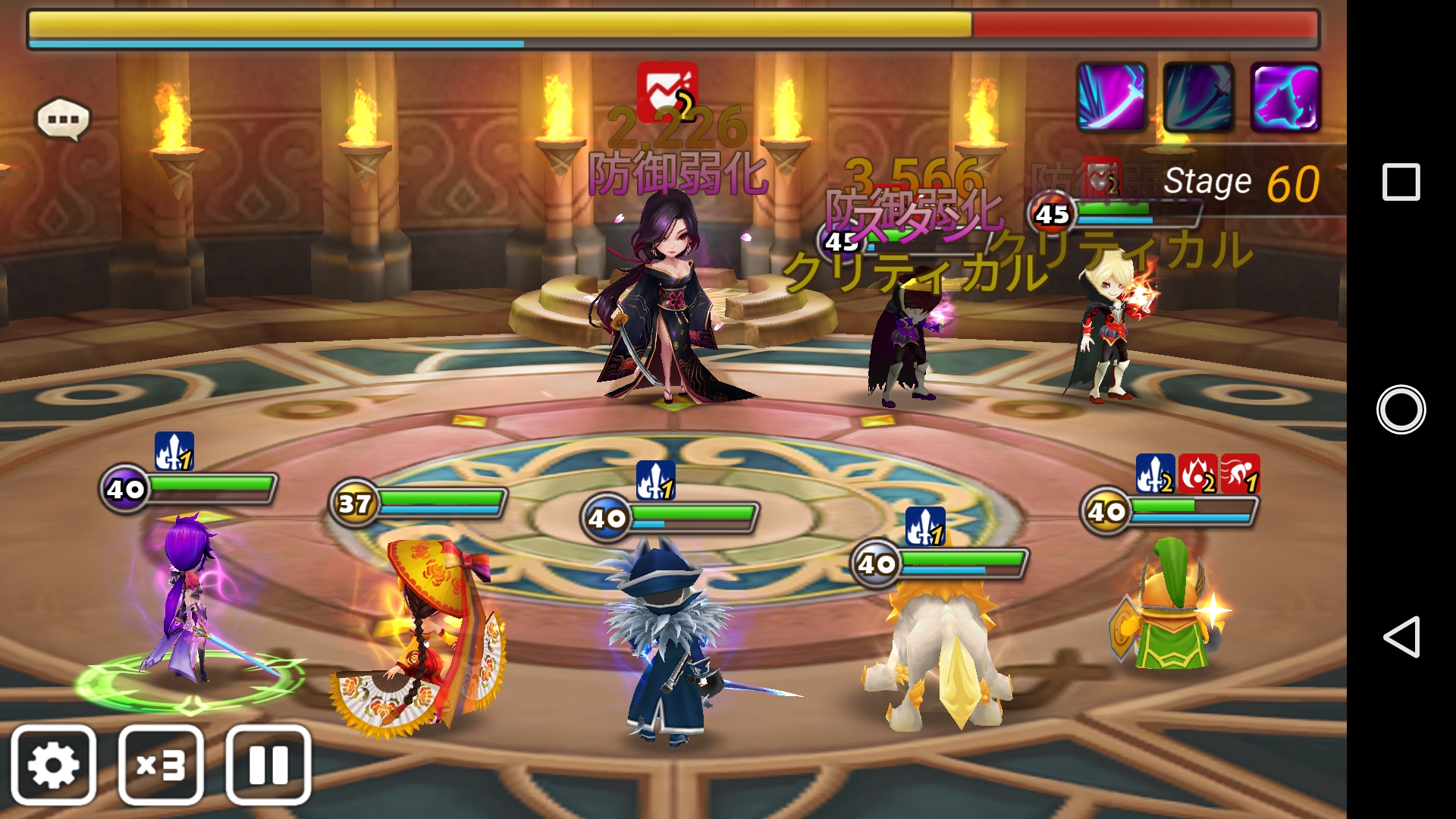This screenshot has height=819, width=1456.
Task: Open the gear settings menu
Action: [53, 764]
